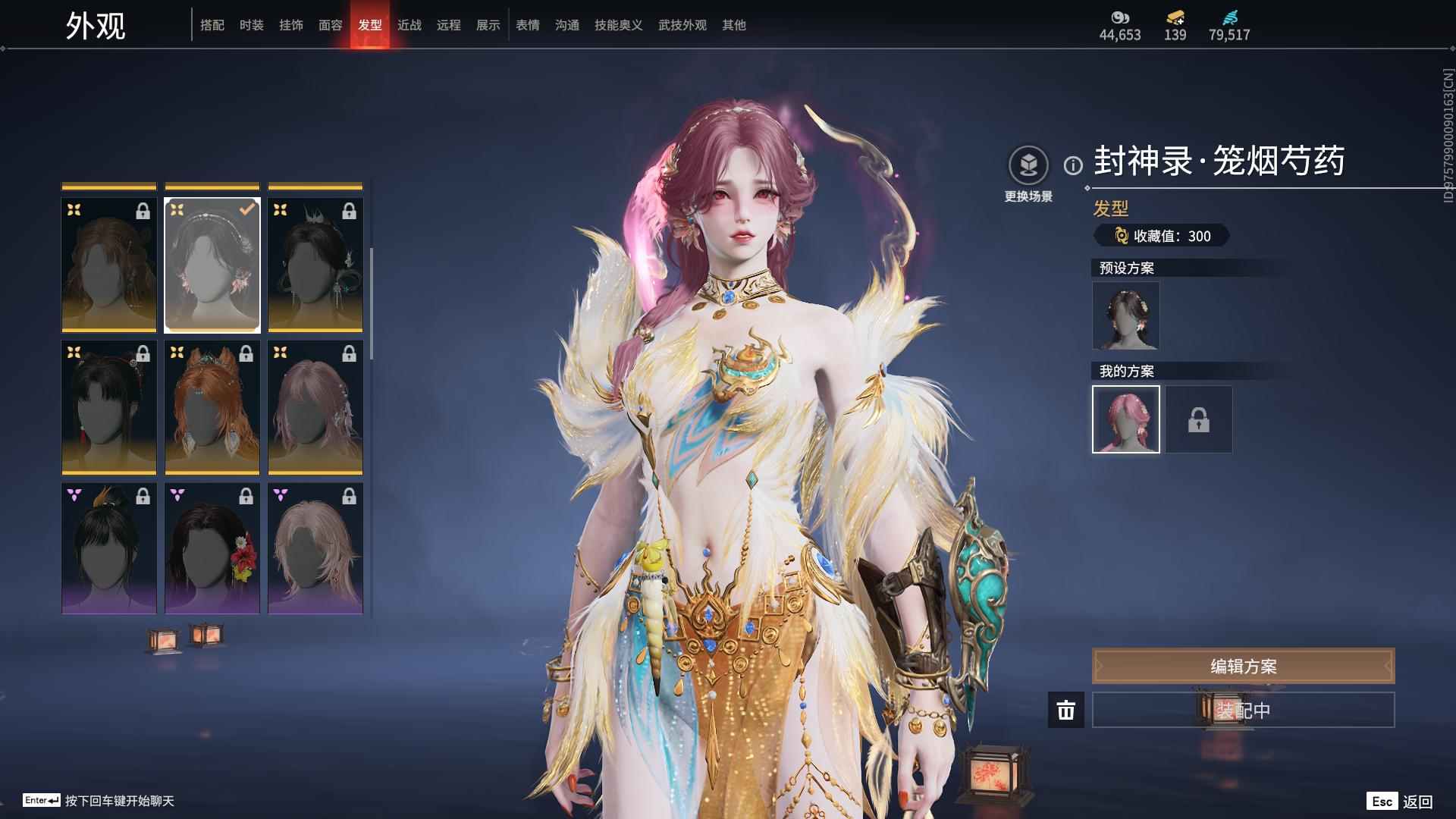Choose the hairstyle with red flower ornament
The height and width of the screenshot is (819, 1456).
[x=212, y=548]
